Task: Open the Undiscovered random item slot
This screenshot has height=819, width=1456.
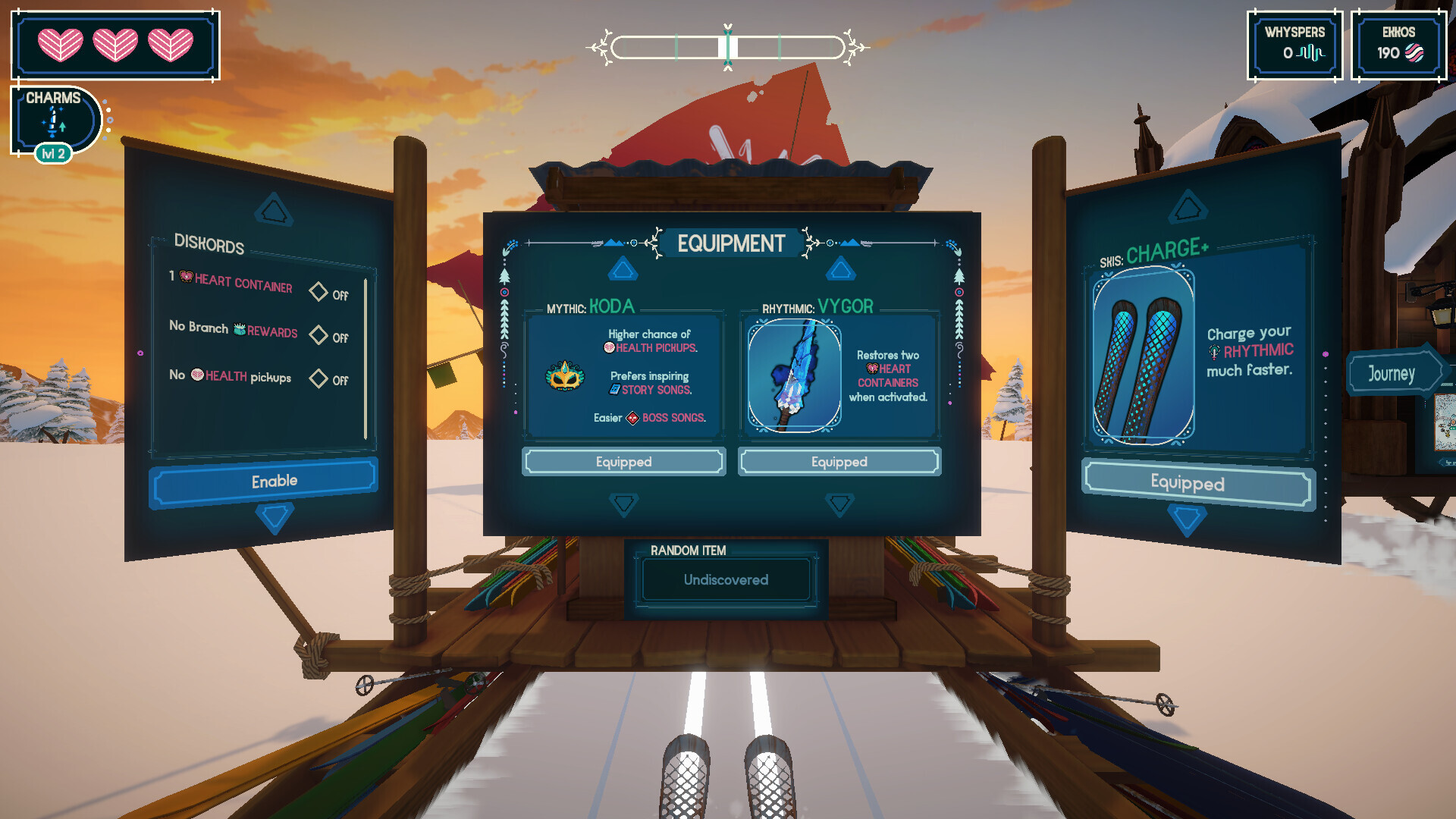Action: point(725,580)
